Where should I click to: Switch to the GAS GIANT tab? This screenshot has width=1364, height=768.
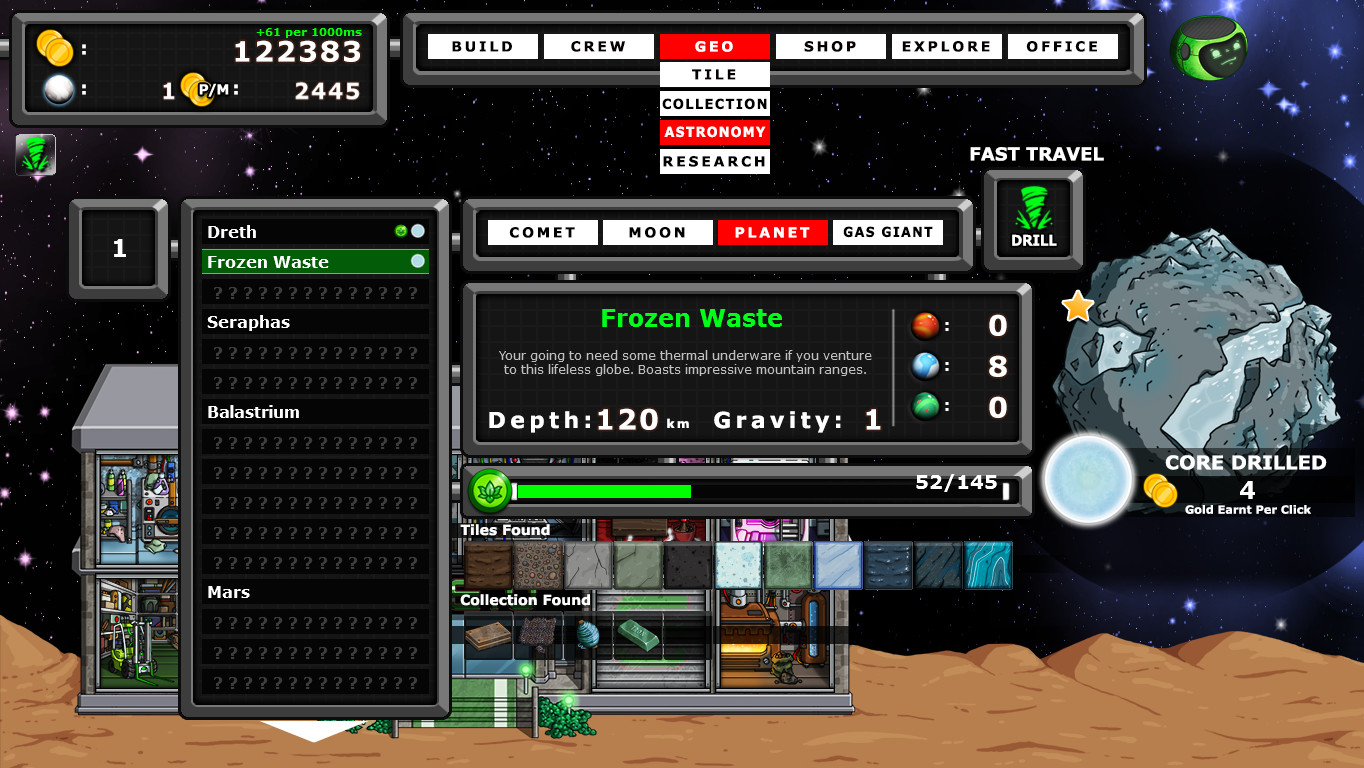(887, 232)
